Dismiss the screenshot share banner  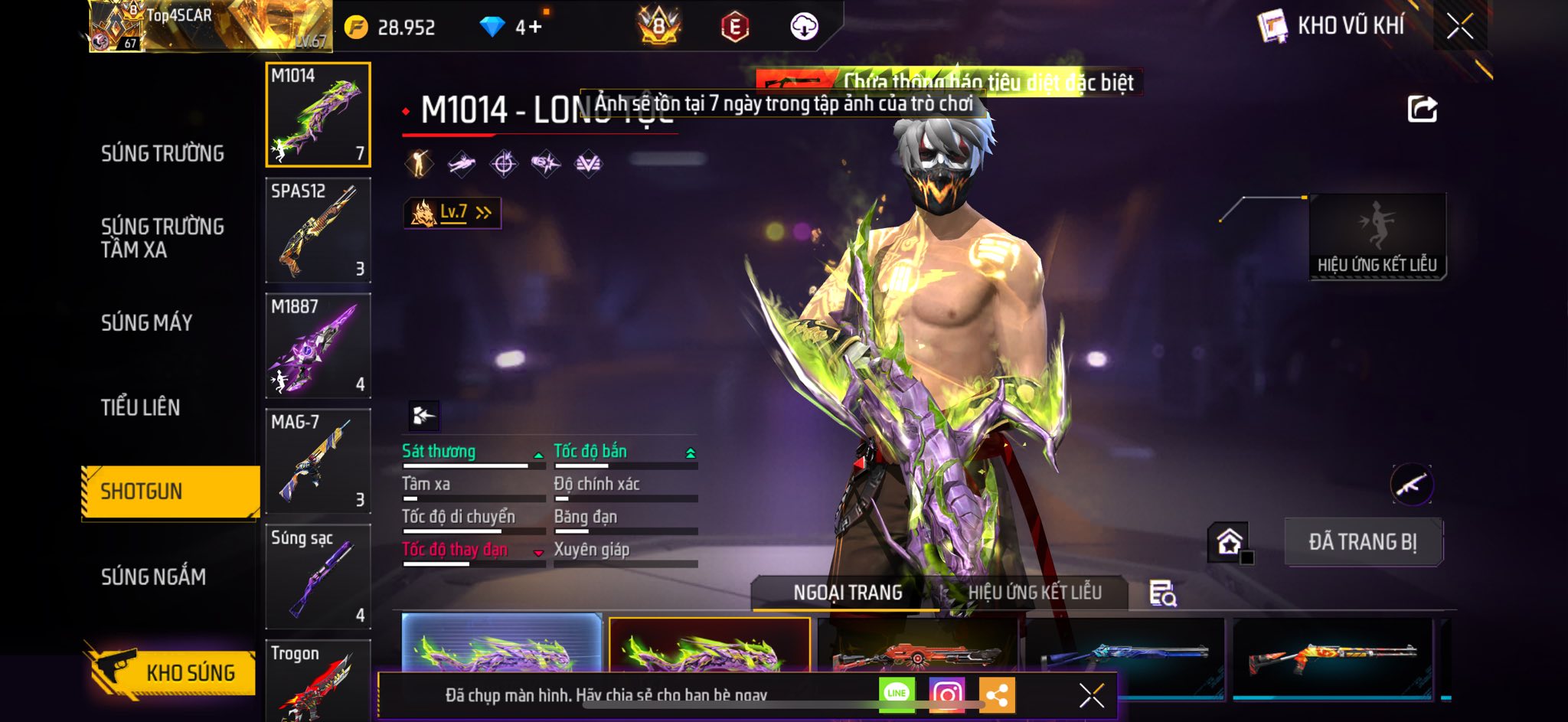click(1091, 695)
